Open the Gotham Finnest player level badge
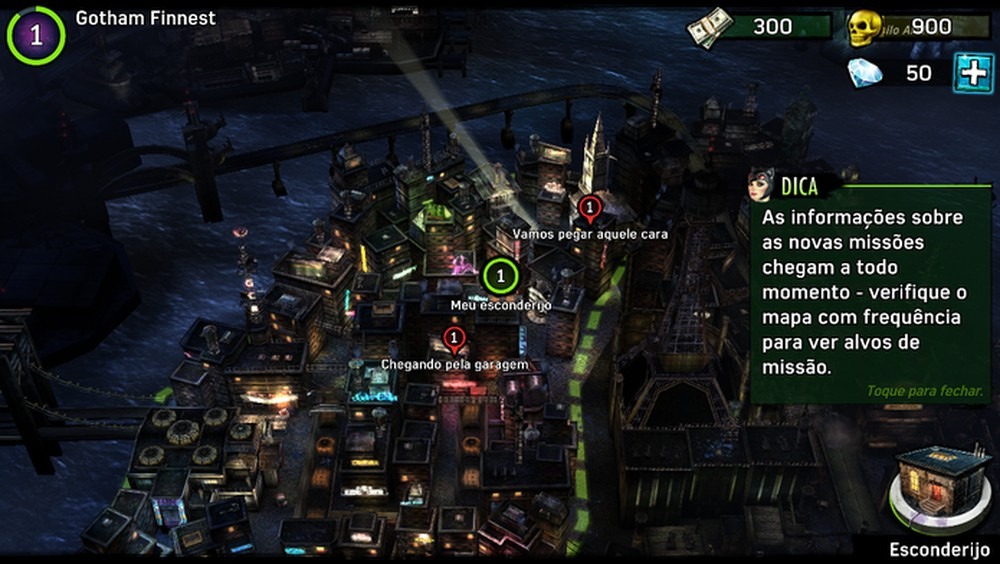Viewport: 1000px width, 564px height. pyautogui.click(x=36, y=35)
